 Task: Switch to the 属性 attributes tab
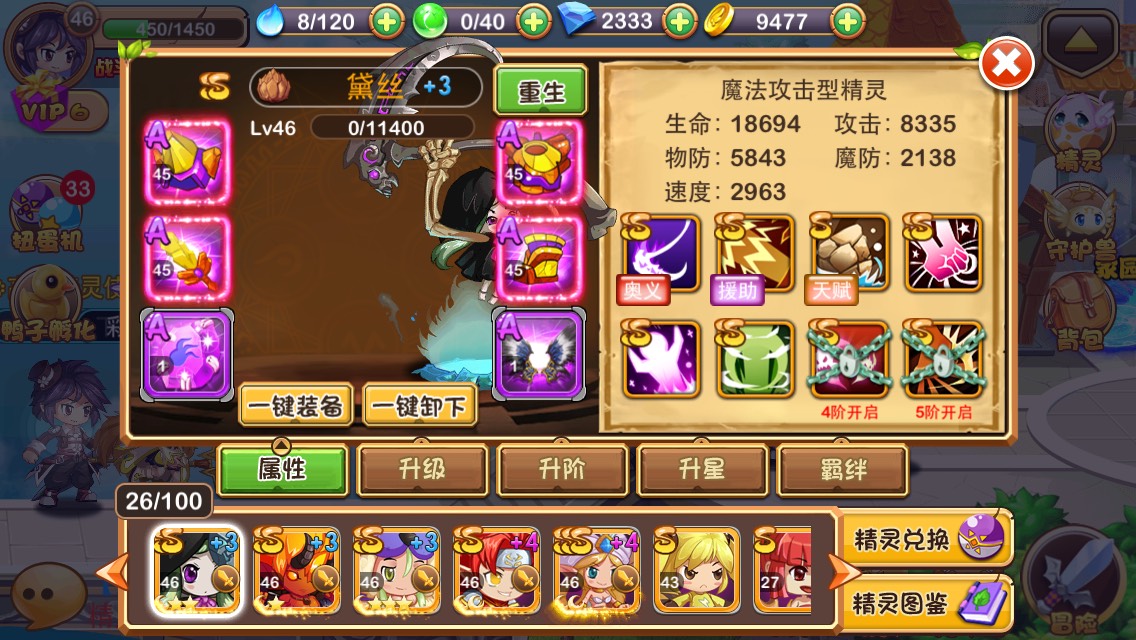tap(283, 469)
